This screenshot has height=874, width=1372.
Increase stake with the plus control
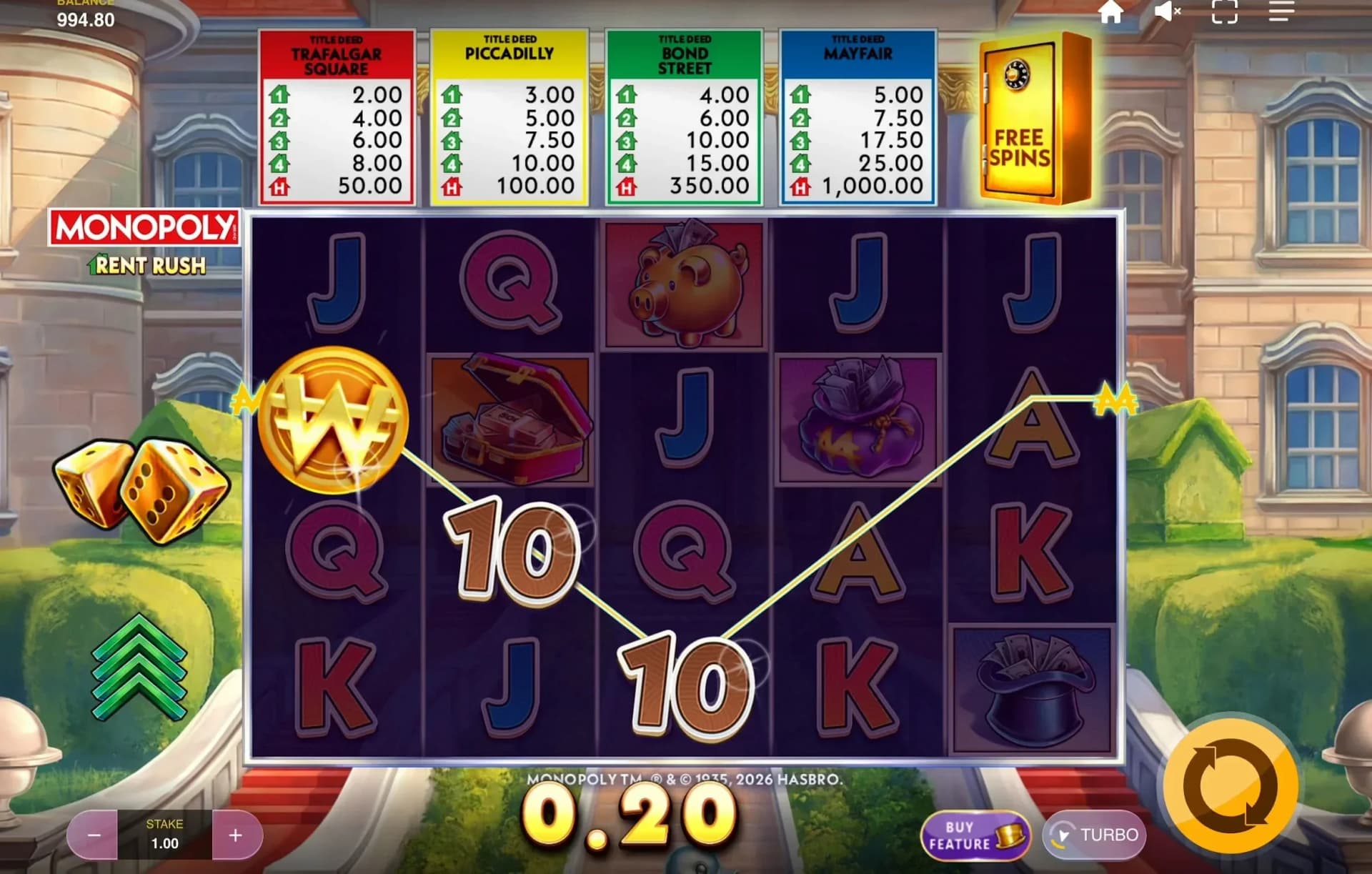[x=236, y=834]
